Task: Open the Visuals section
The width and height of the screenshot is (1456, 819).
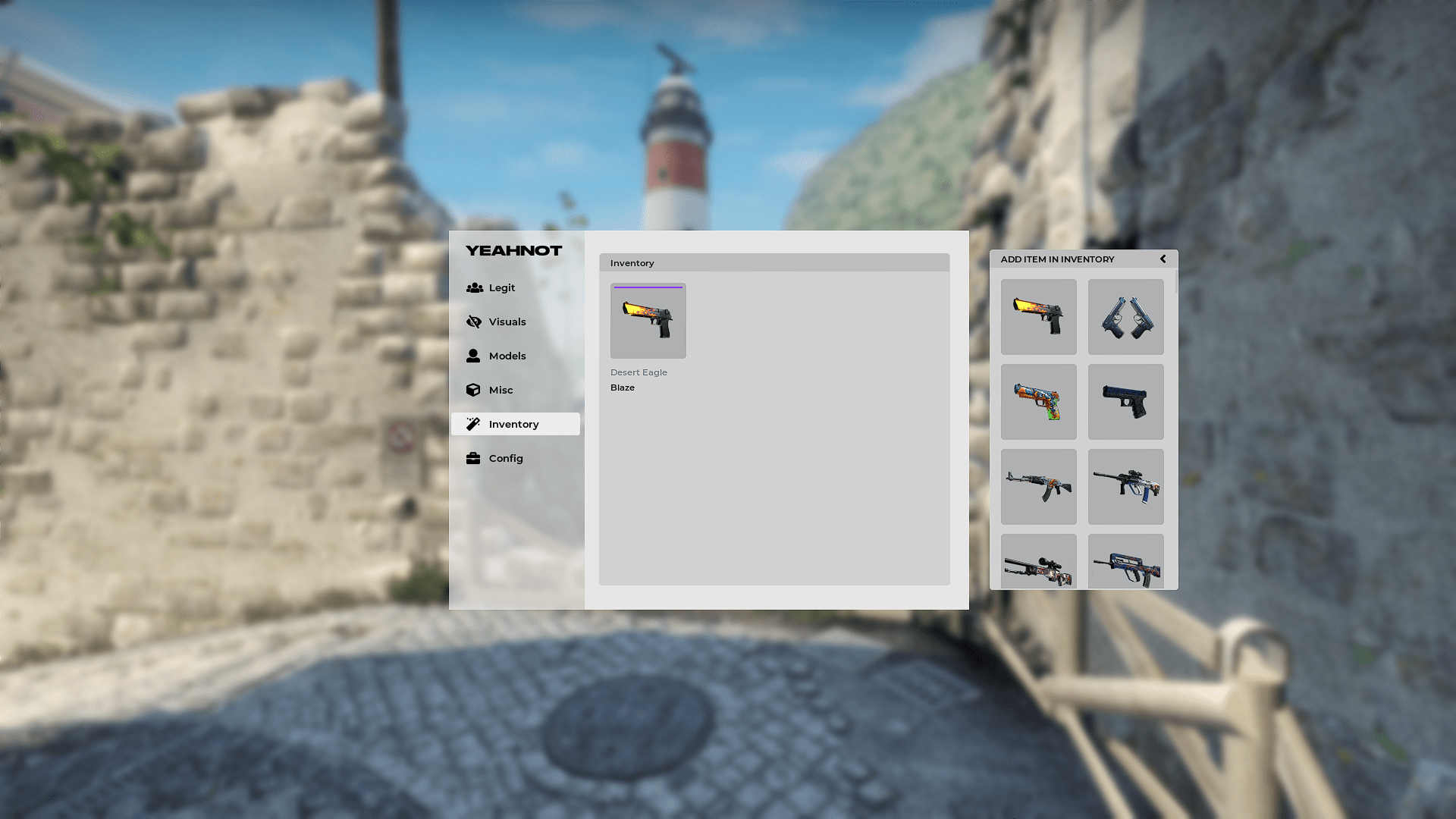Action: click(x=507, y=322)
